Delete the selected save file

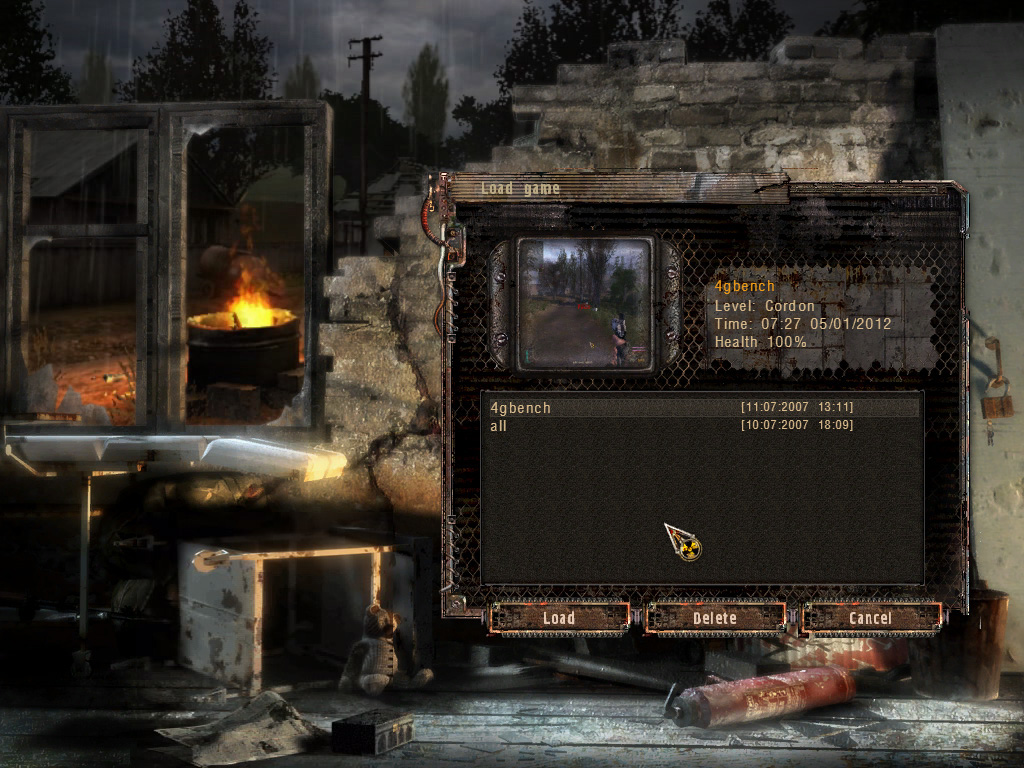coord(715,618)
